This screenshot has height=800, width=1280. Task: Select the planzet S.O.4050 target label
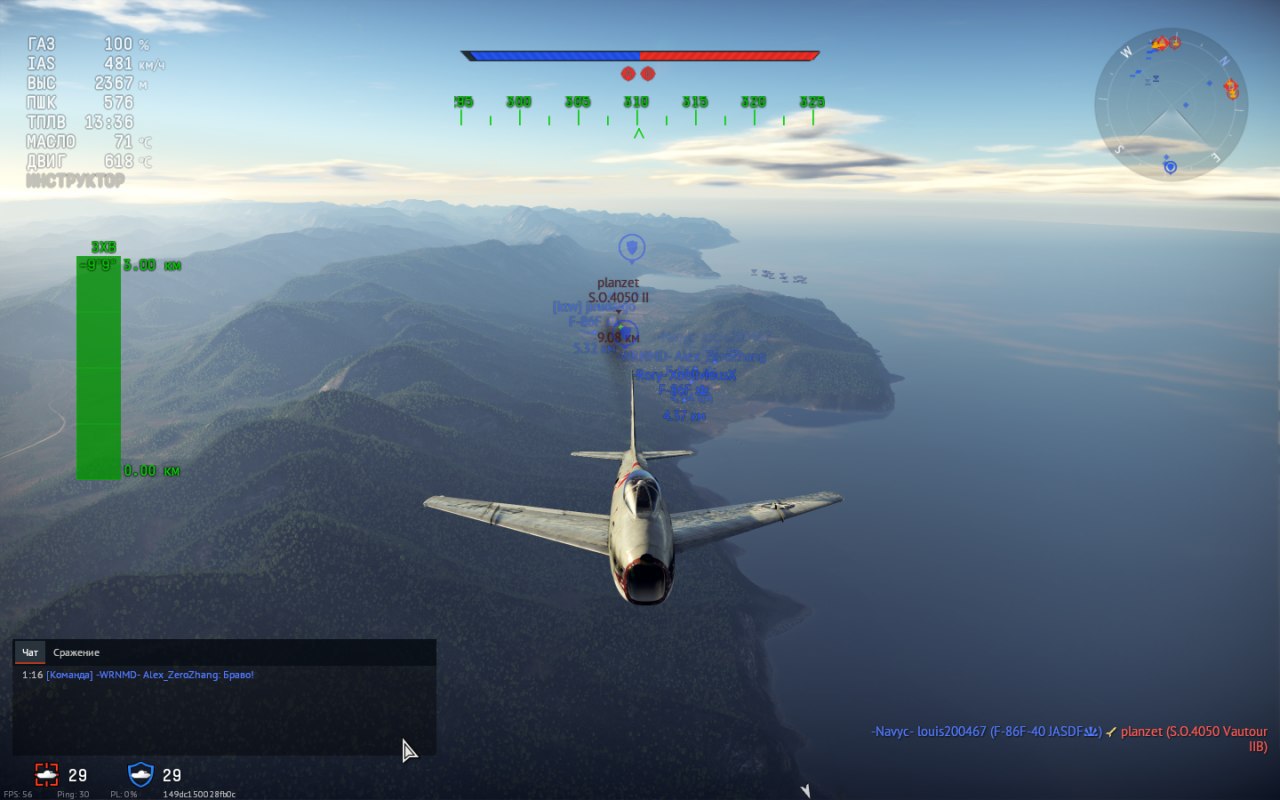tap(618, 290)
